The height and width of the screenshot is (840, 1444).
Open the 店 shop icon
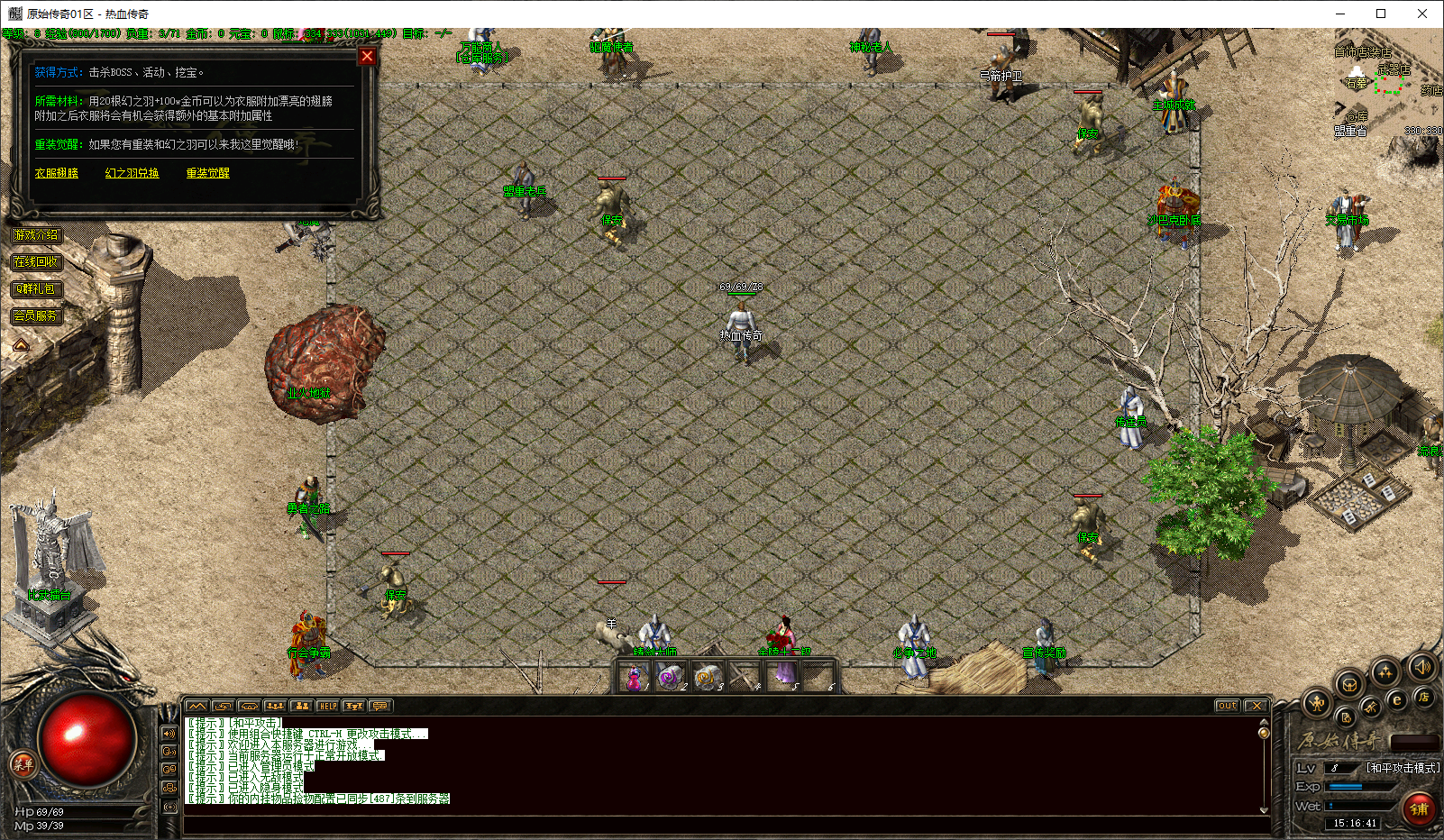click(1423, 697)
